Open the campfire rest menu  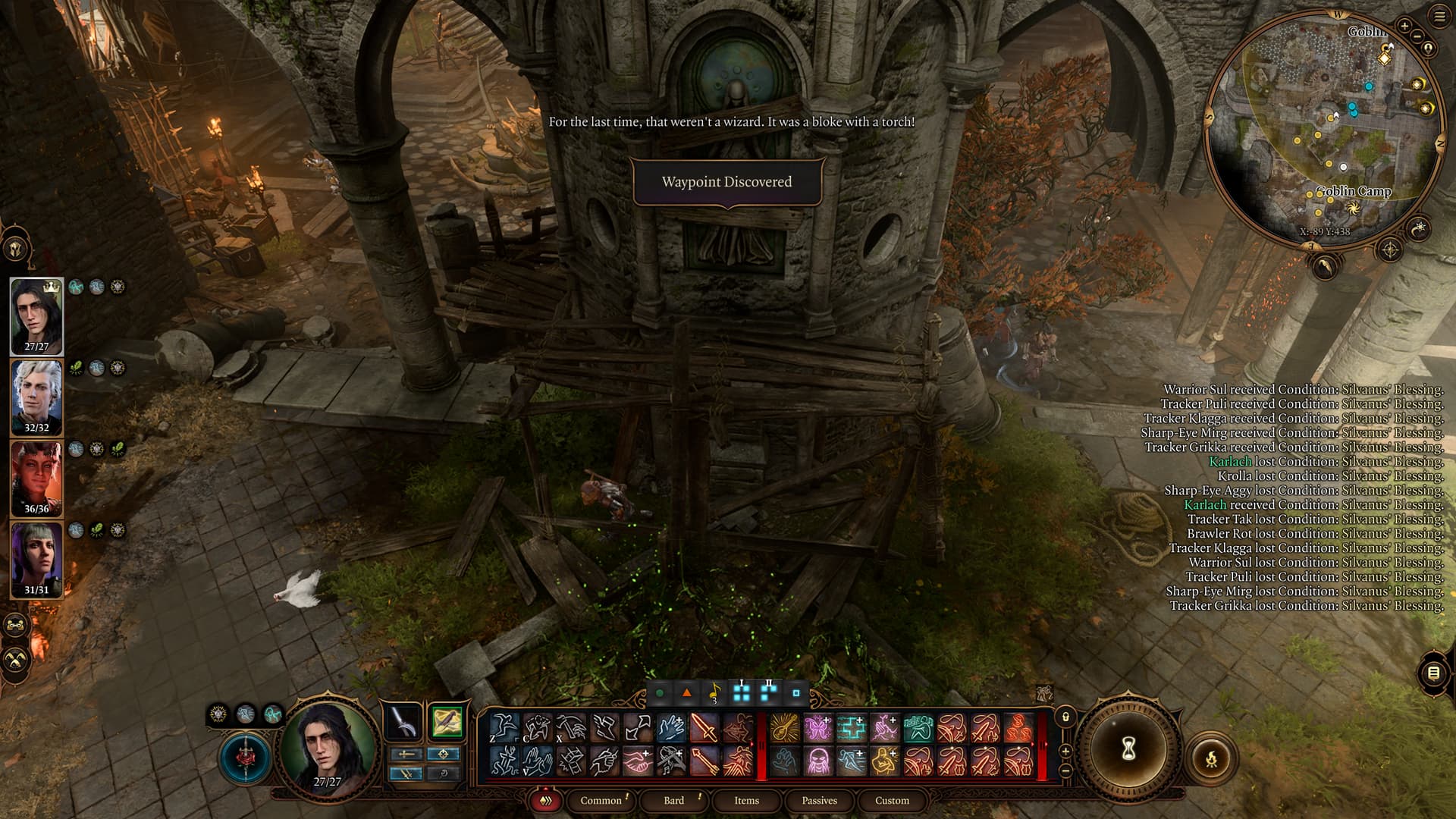point(1211,758)
